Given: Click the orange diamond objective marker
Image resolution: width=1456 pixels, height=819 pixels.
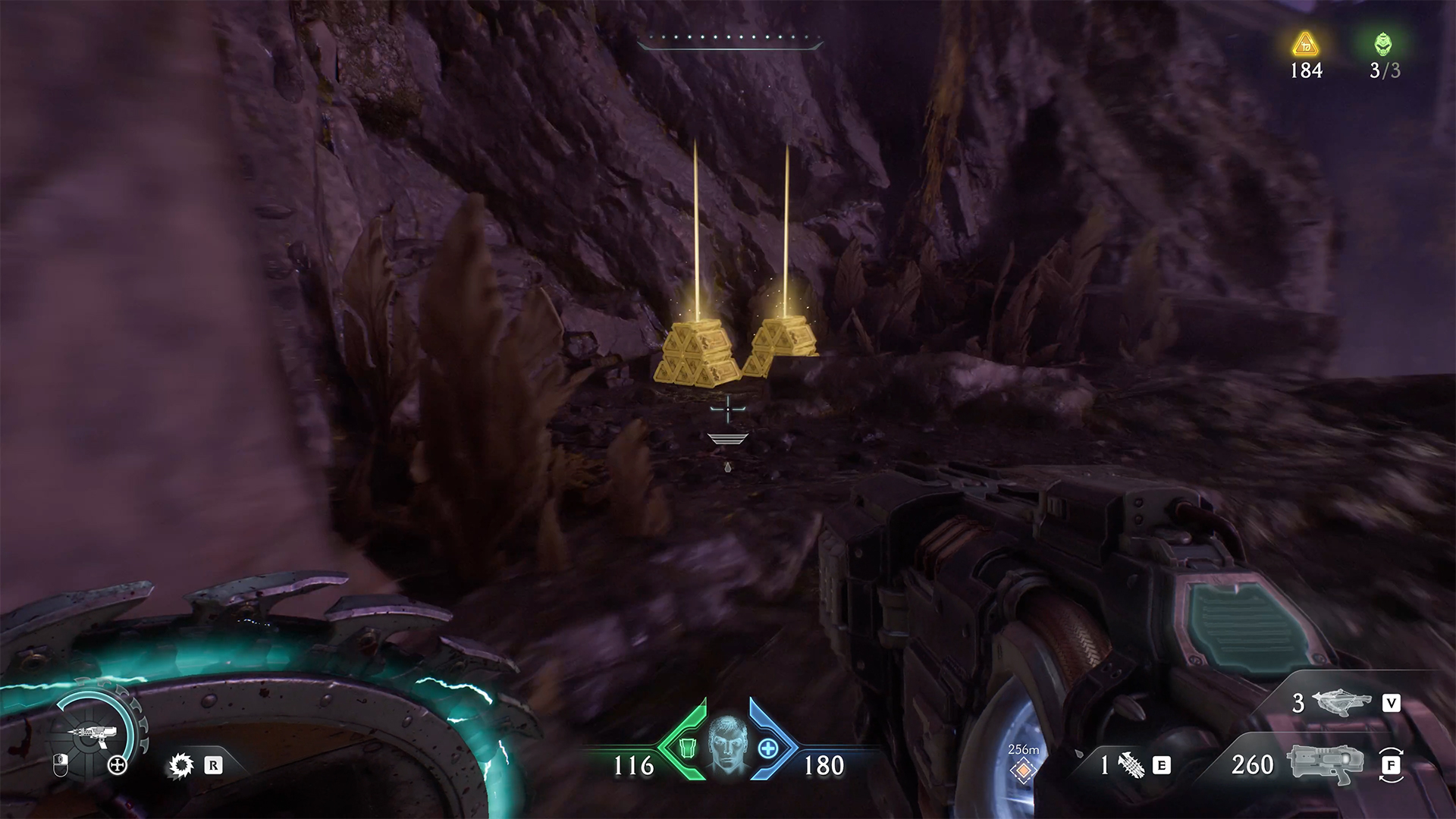Looking at the screenshot, I should pos(1023,770).
